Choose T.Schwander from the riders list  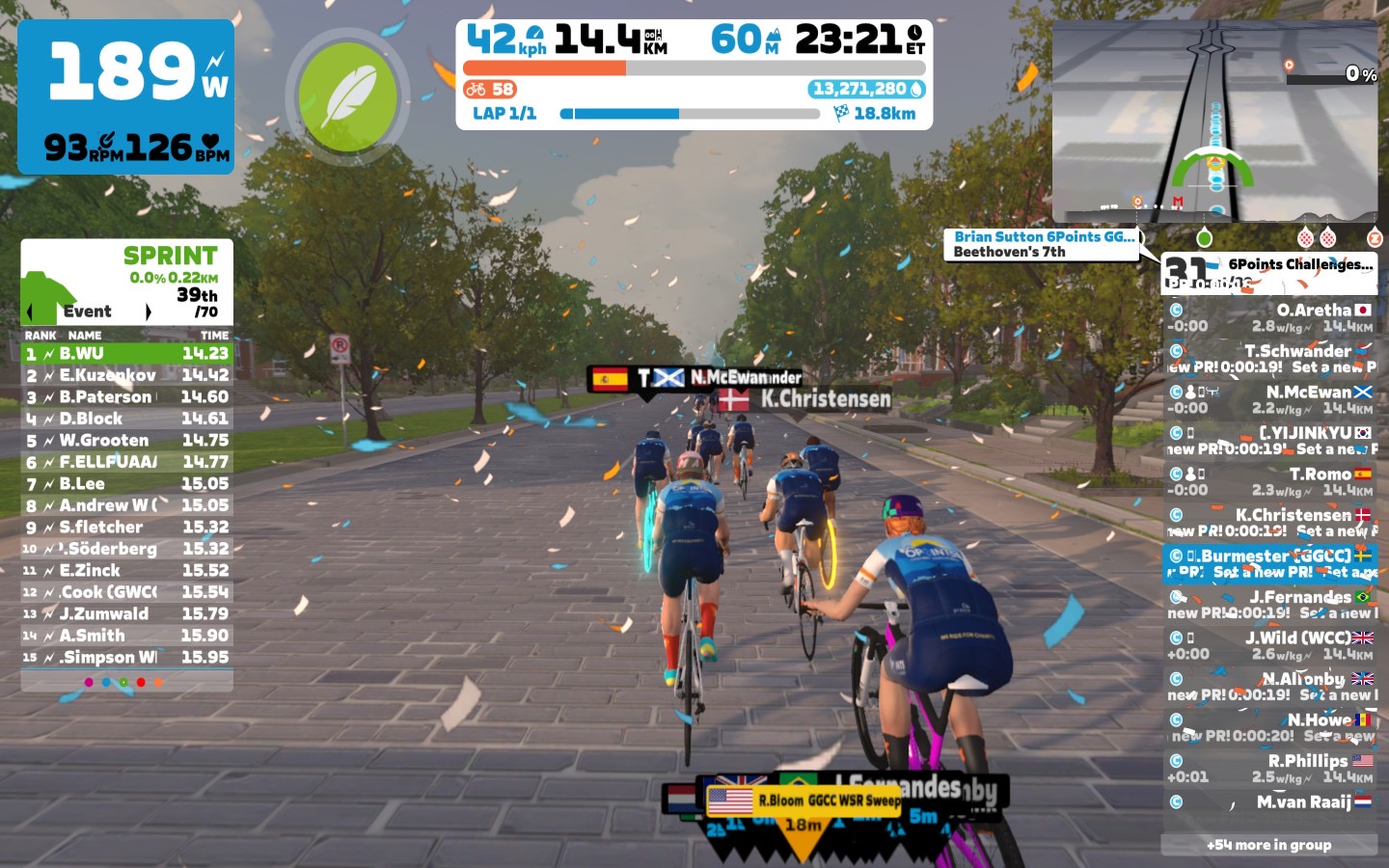(x=1269, y=359)
